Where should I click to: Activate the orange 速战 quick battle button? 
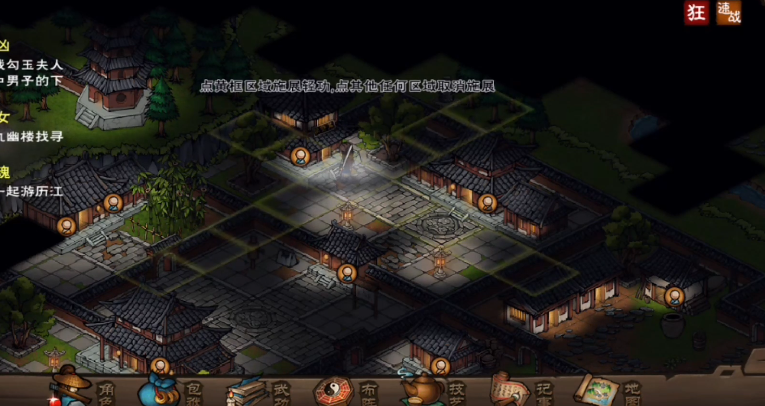tap(728, 13)
